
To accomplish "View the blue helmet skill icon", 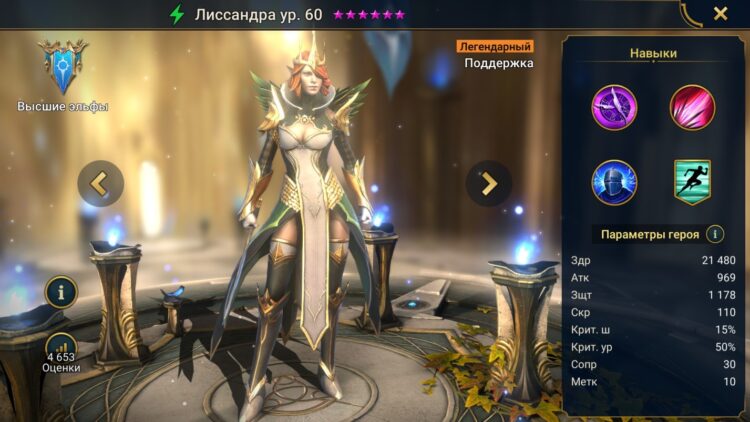I will [614, 182].
